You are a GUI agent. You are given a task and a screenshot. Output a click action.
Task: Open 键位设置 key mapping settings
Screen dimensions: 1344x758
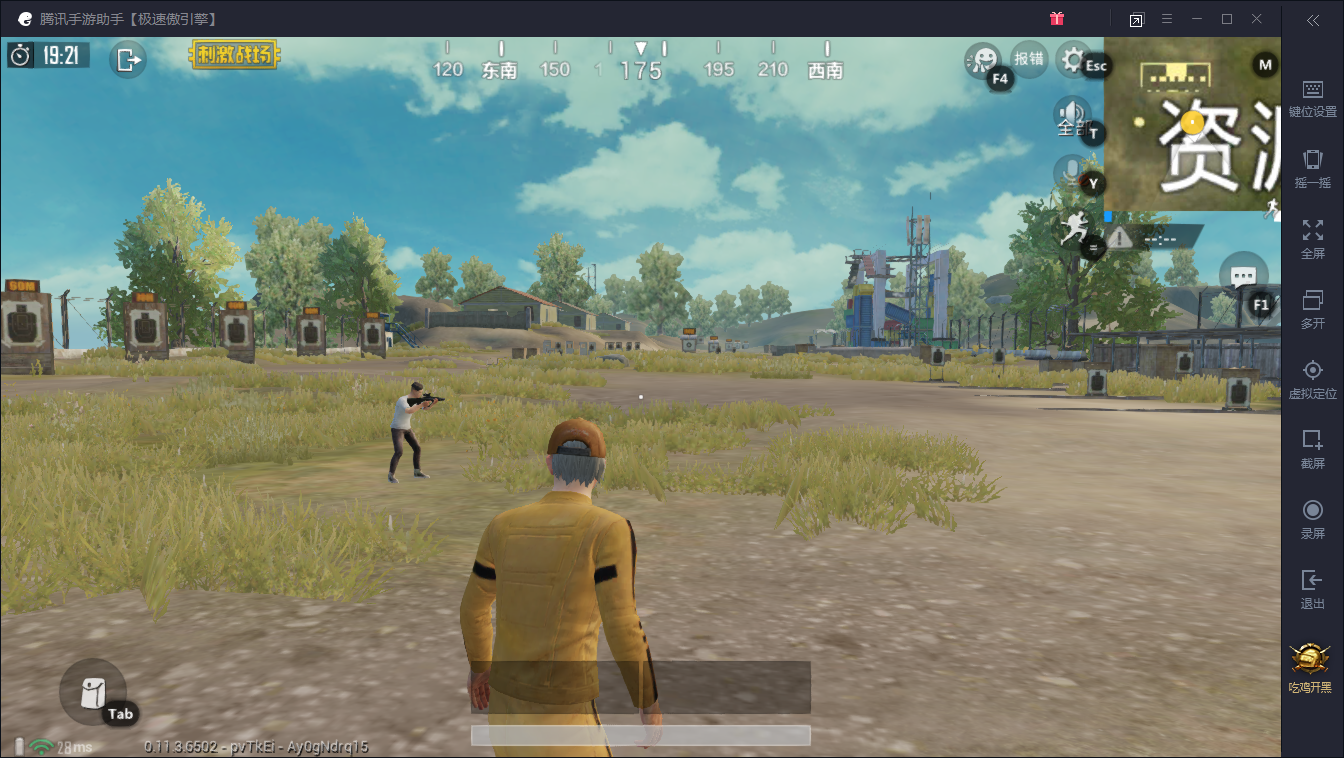(x=1313, y=98)
